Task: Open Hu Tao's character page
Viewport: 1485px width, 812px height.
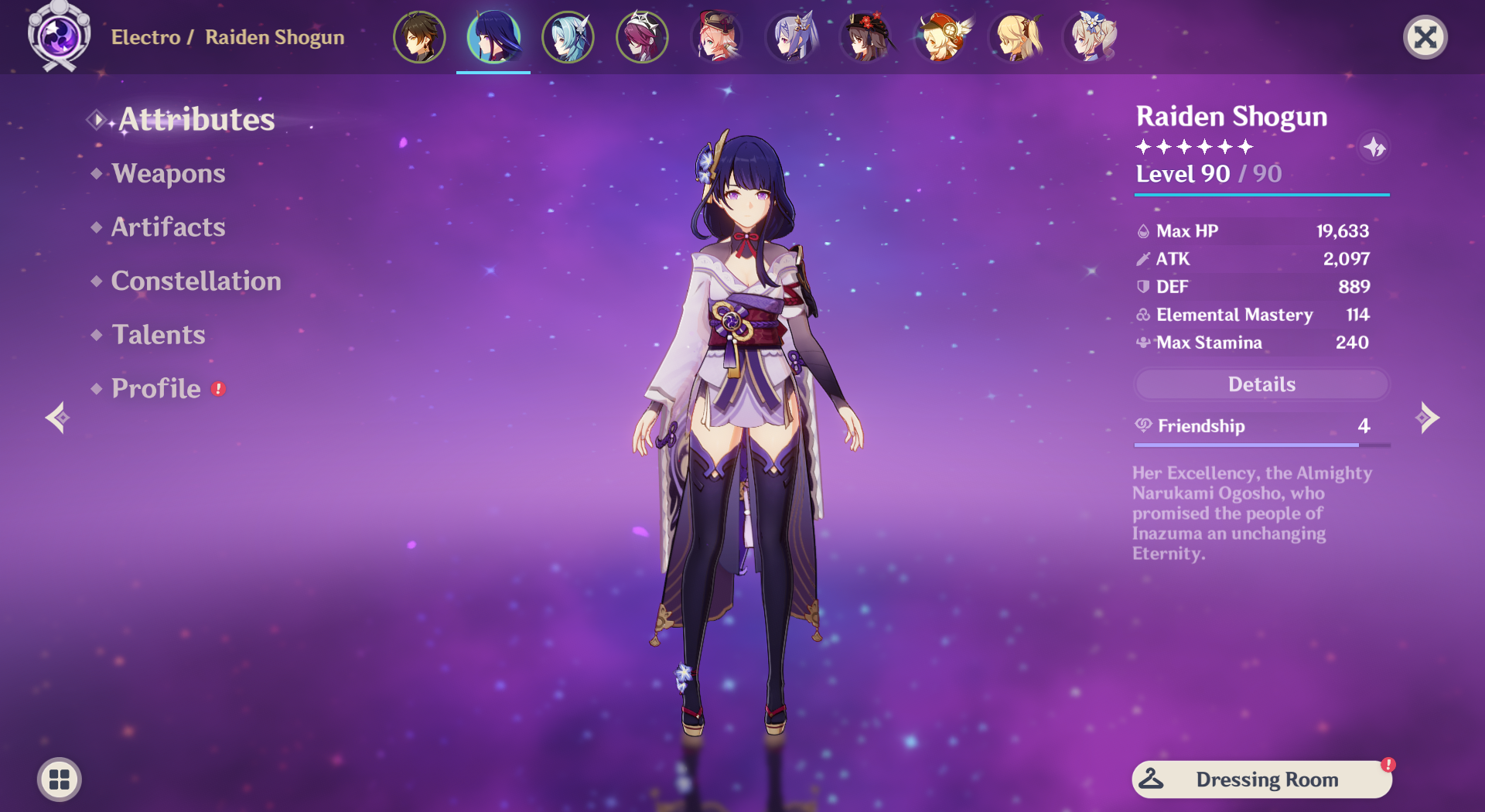Action: point(867,36)
